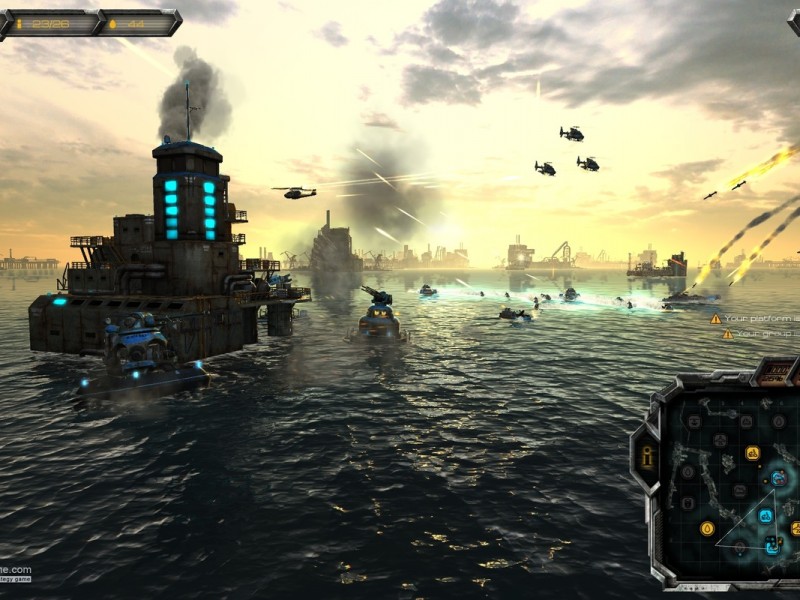Open the info button beside the minimap
800x600 pixels.
pos(646,456)
